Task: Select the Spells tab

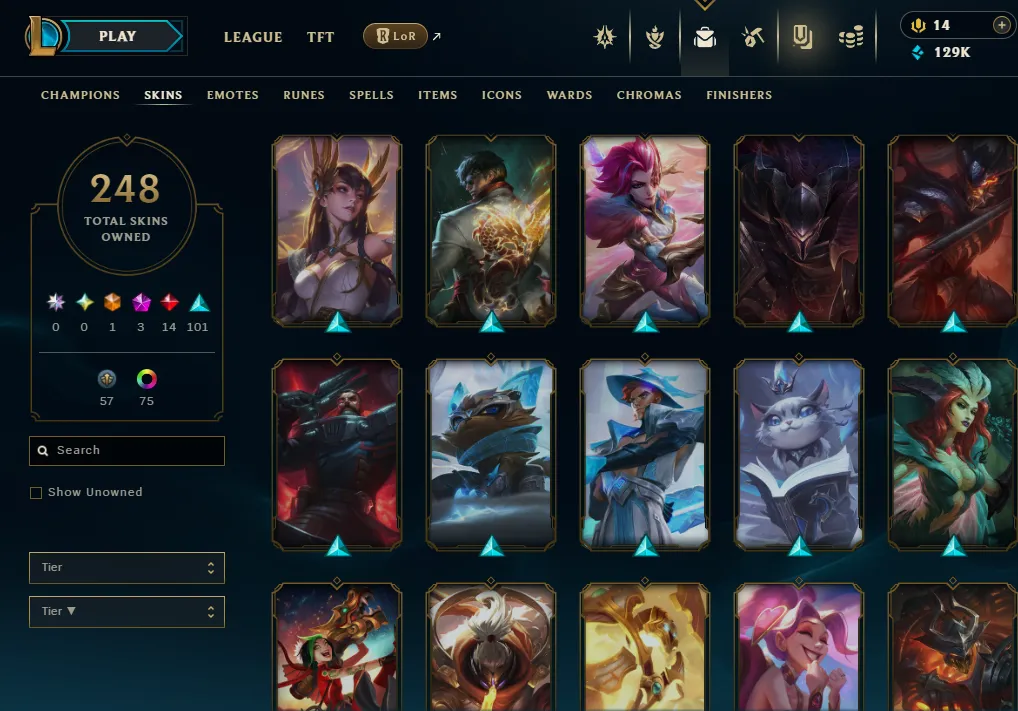Action: coord(371,95)
